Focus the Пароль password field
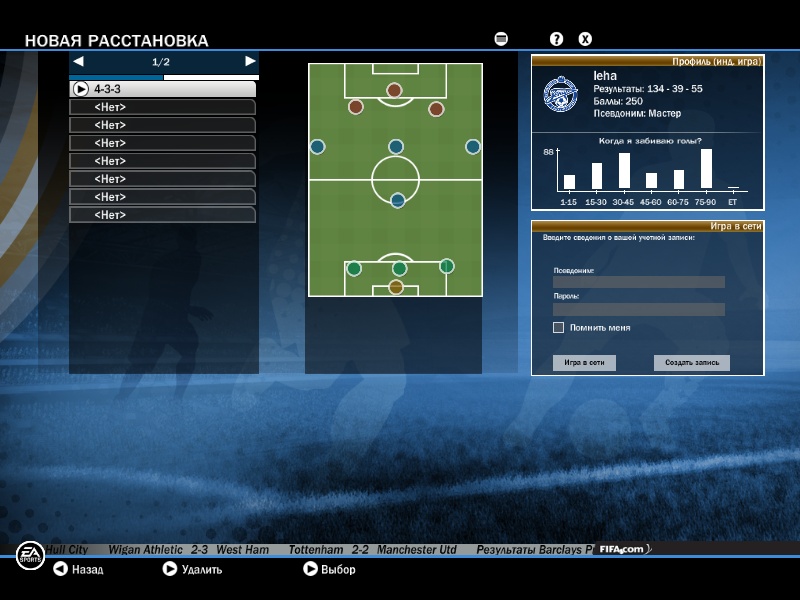Image resolution: width=800 pixels, height=600 pixels. pyautogui.click(x=638, y=309)
